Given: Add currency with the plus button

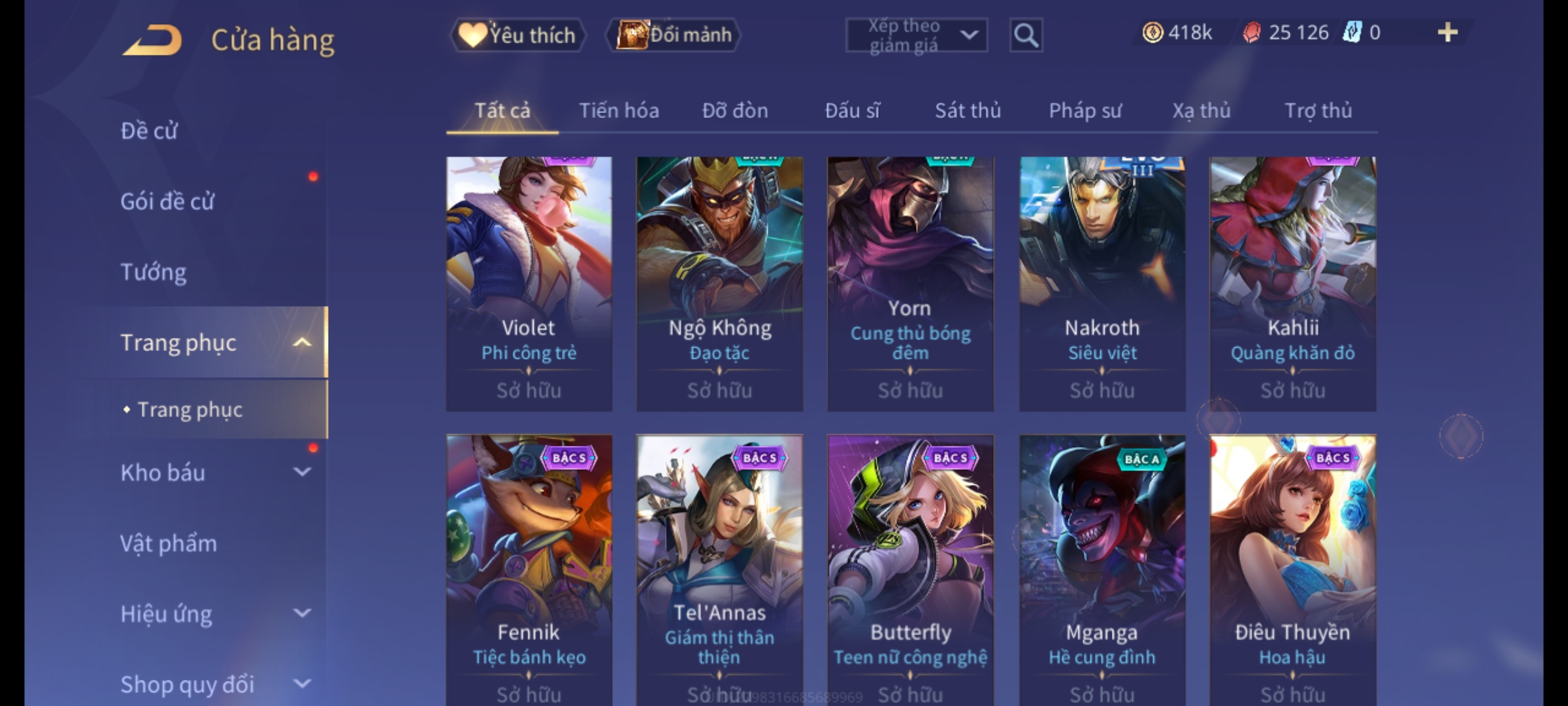Looking at the screenshot, I should [x=1447, y=33].
